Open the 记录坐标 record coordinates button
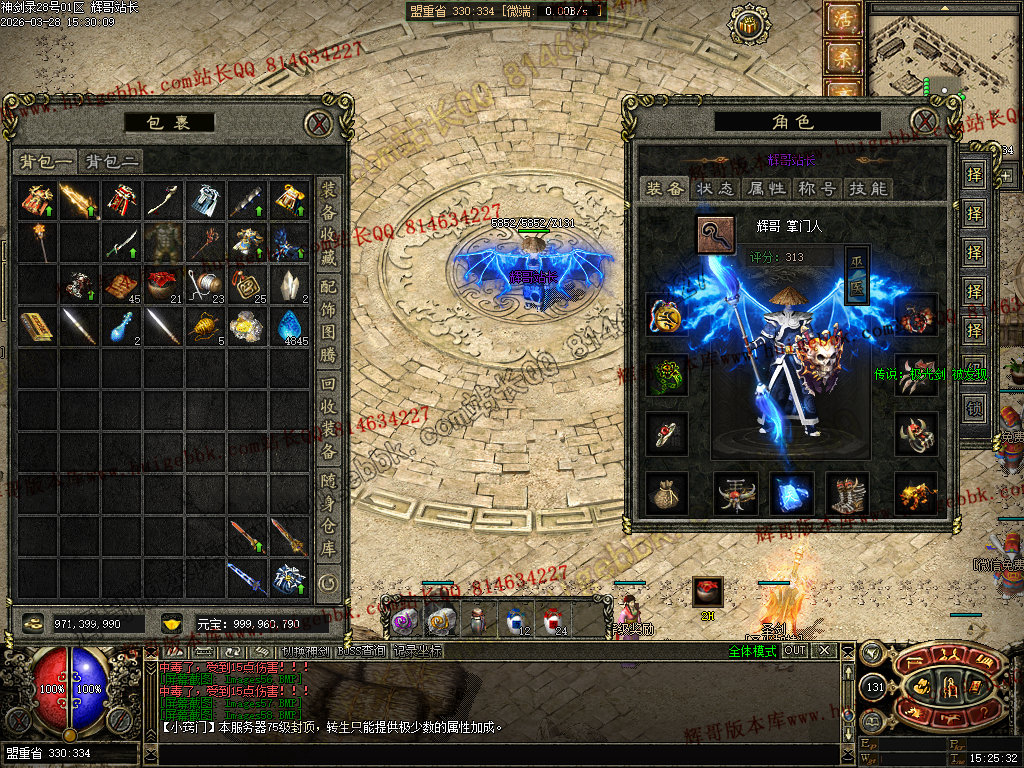 click(x=416, y=651)
